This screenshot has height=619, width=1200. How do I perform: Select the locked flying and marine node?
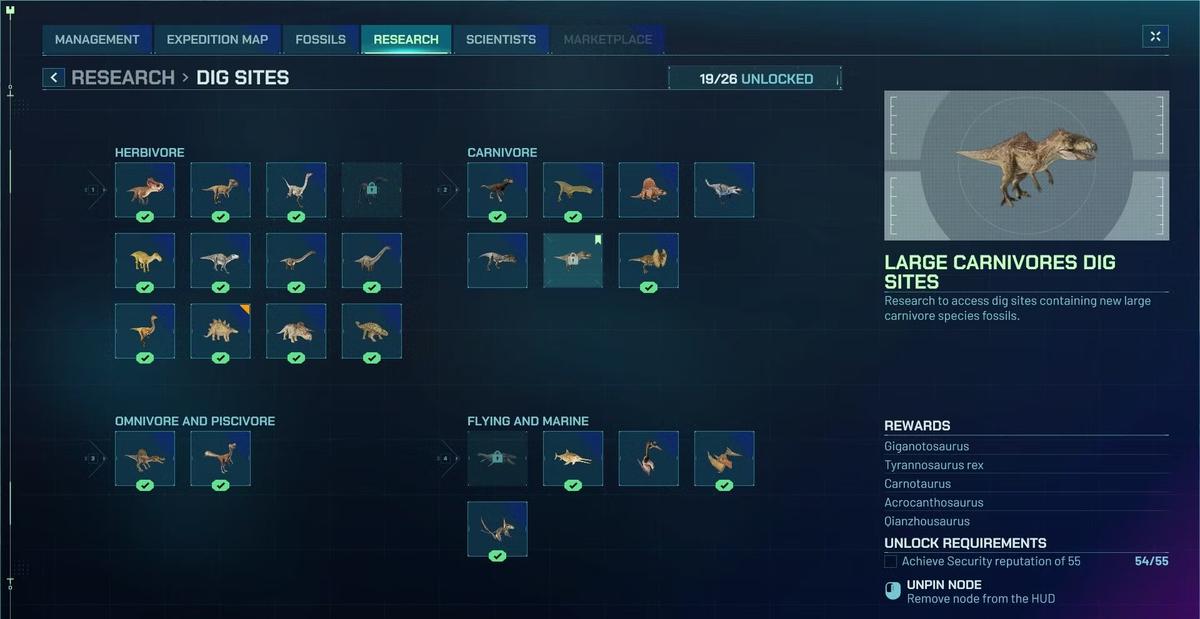(497, 458)
